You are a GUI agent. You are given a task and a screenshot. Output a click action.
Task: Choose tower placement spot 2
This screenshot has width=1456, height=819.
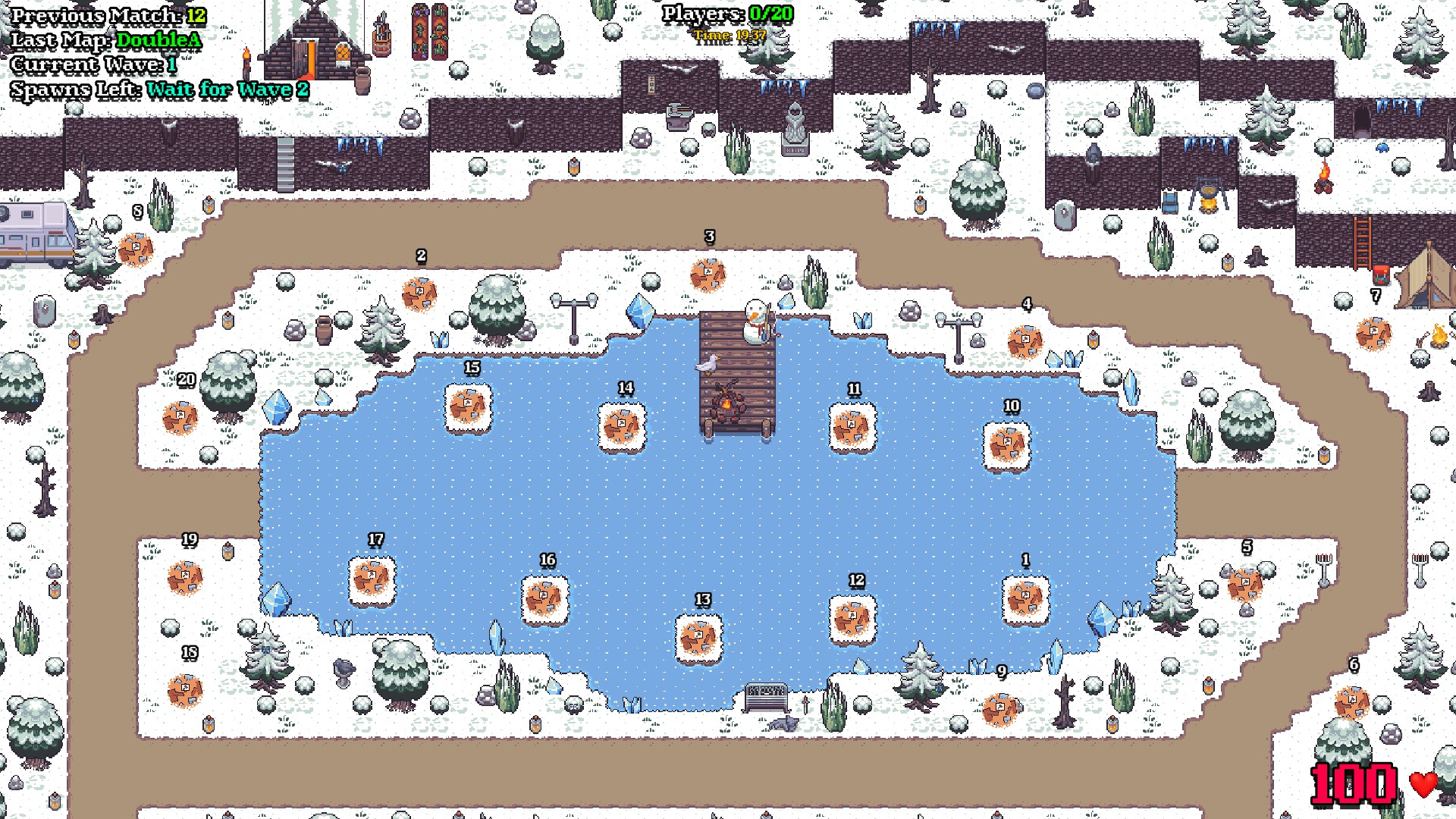419,294
